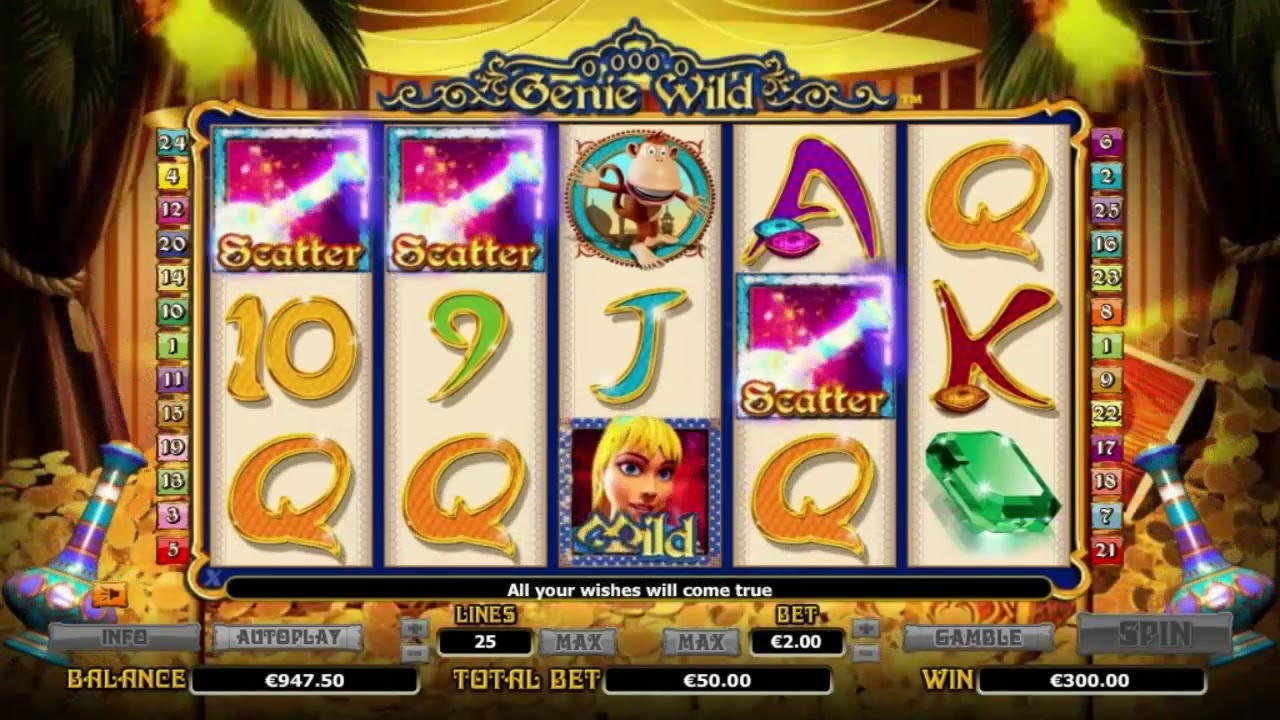Viewport: 1280px width, 720px height.
Task: Set lines to Max
Action: [x=579, y=641]
